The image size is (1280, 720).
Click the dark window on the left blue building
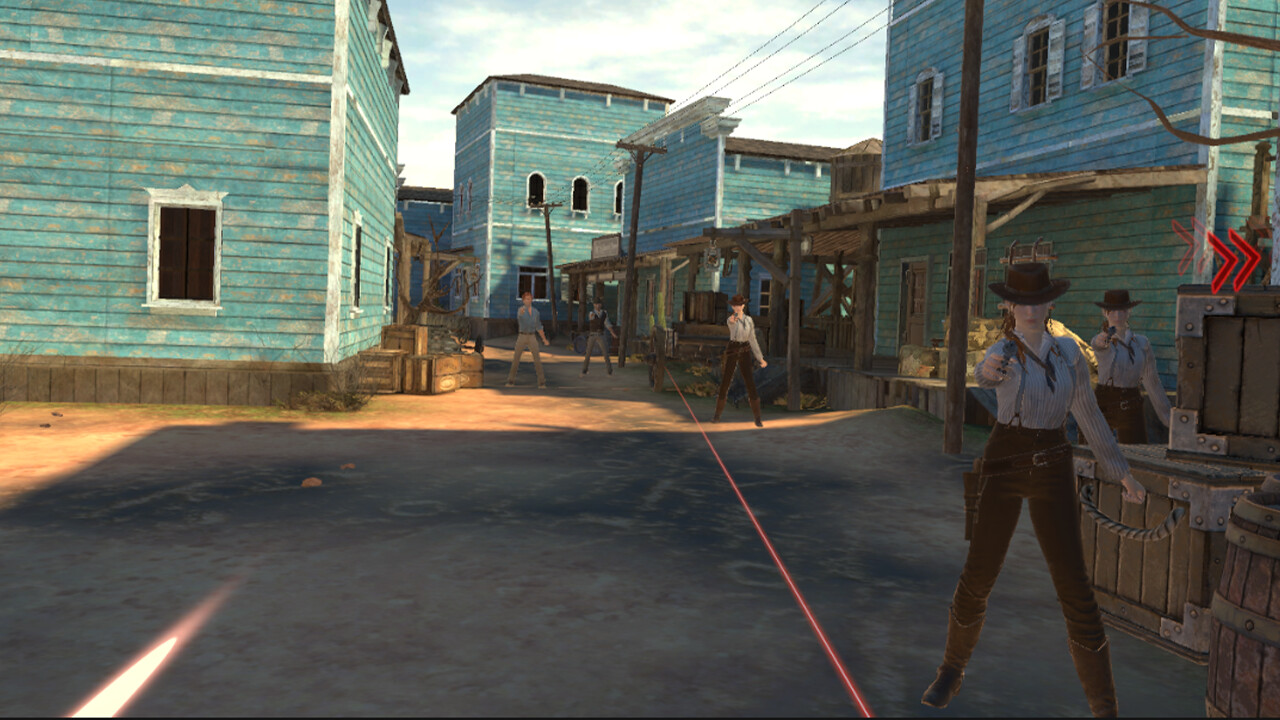click(190, 250)
